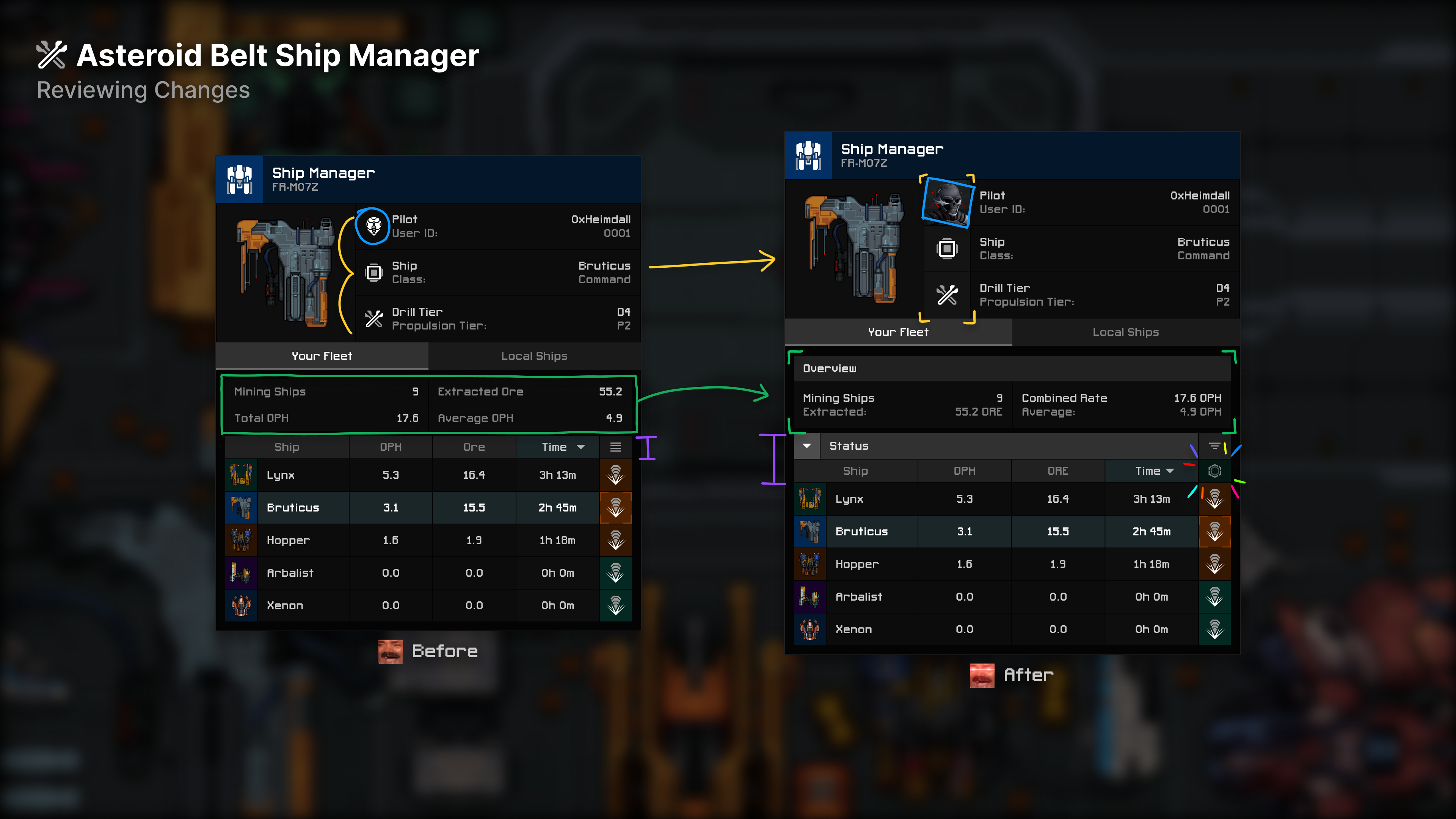Viewport: 1456px width, 819px height.
Task: Sort by OPH column in the Before panel
Action: [391, 447]
